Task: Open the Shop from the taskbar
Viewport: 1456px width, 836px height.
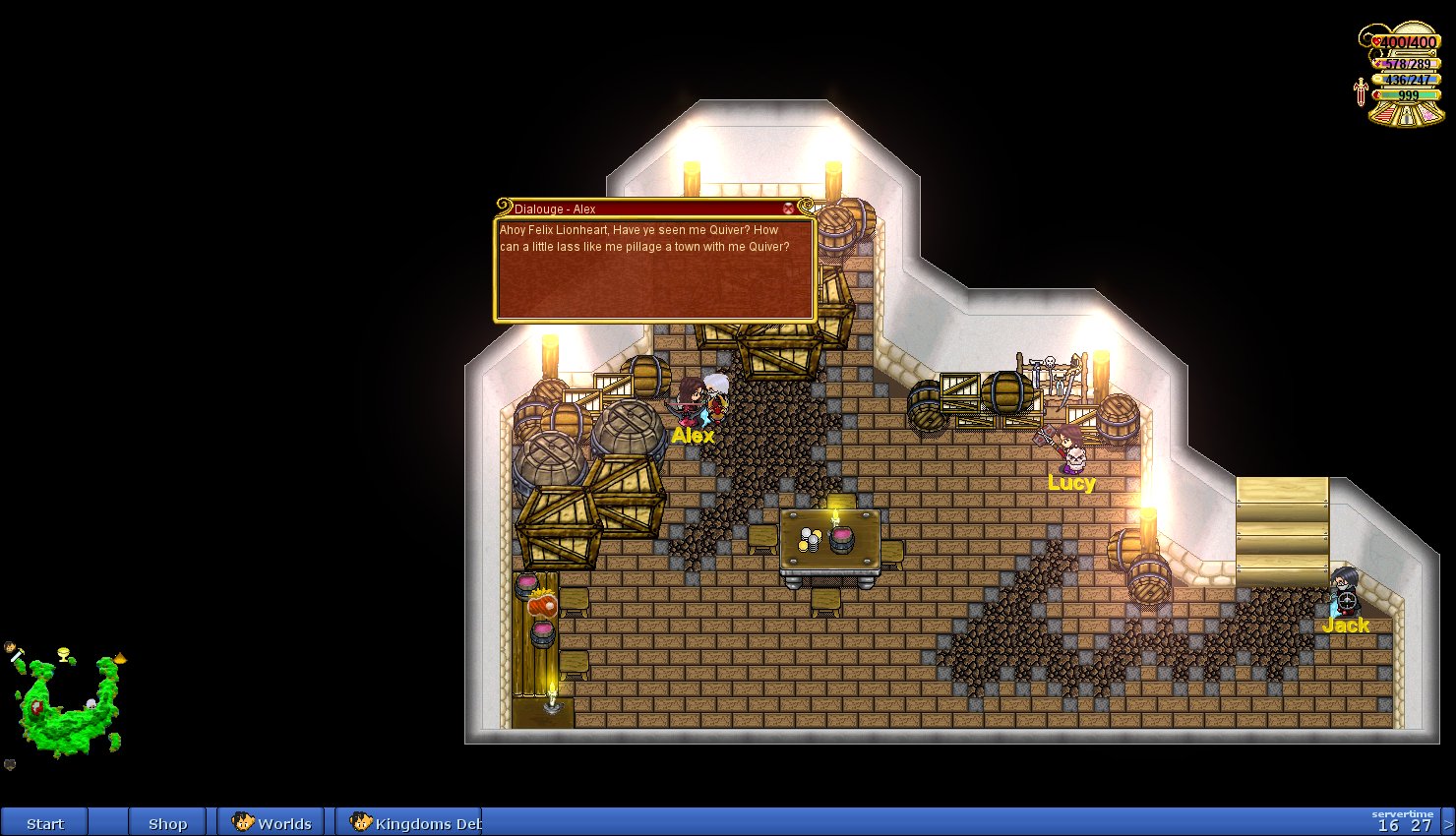Action: (167, 823)
